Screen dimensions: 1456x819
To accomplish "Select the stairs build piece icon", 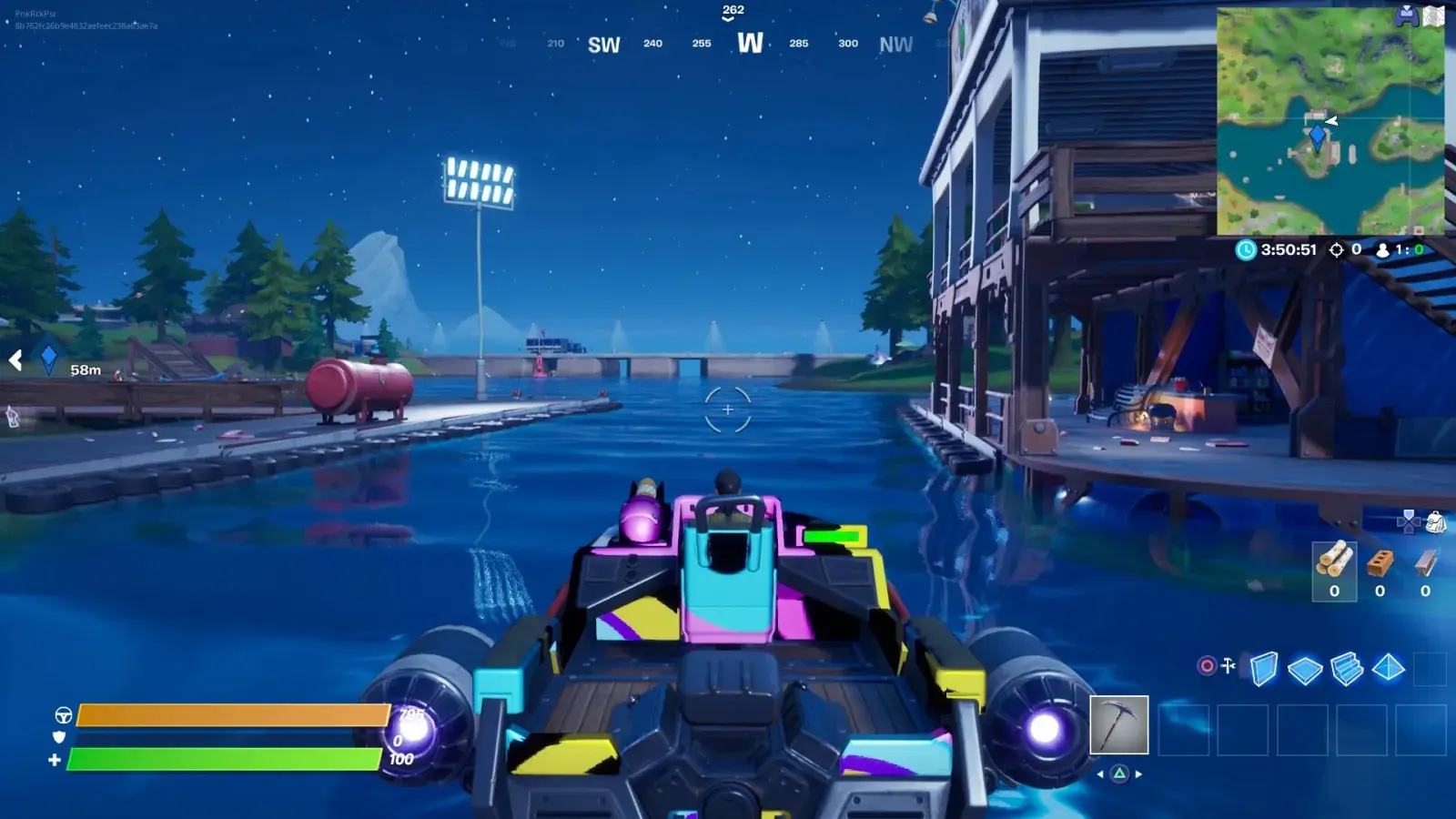I will tap(1346, 667).
